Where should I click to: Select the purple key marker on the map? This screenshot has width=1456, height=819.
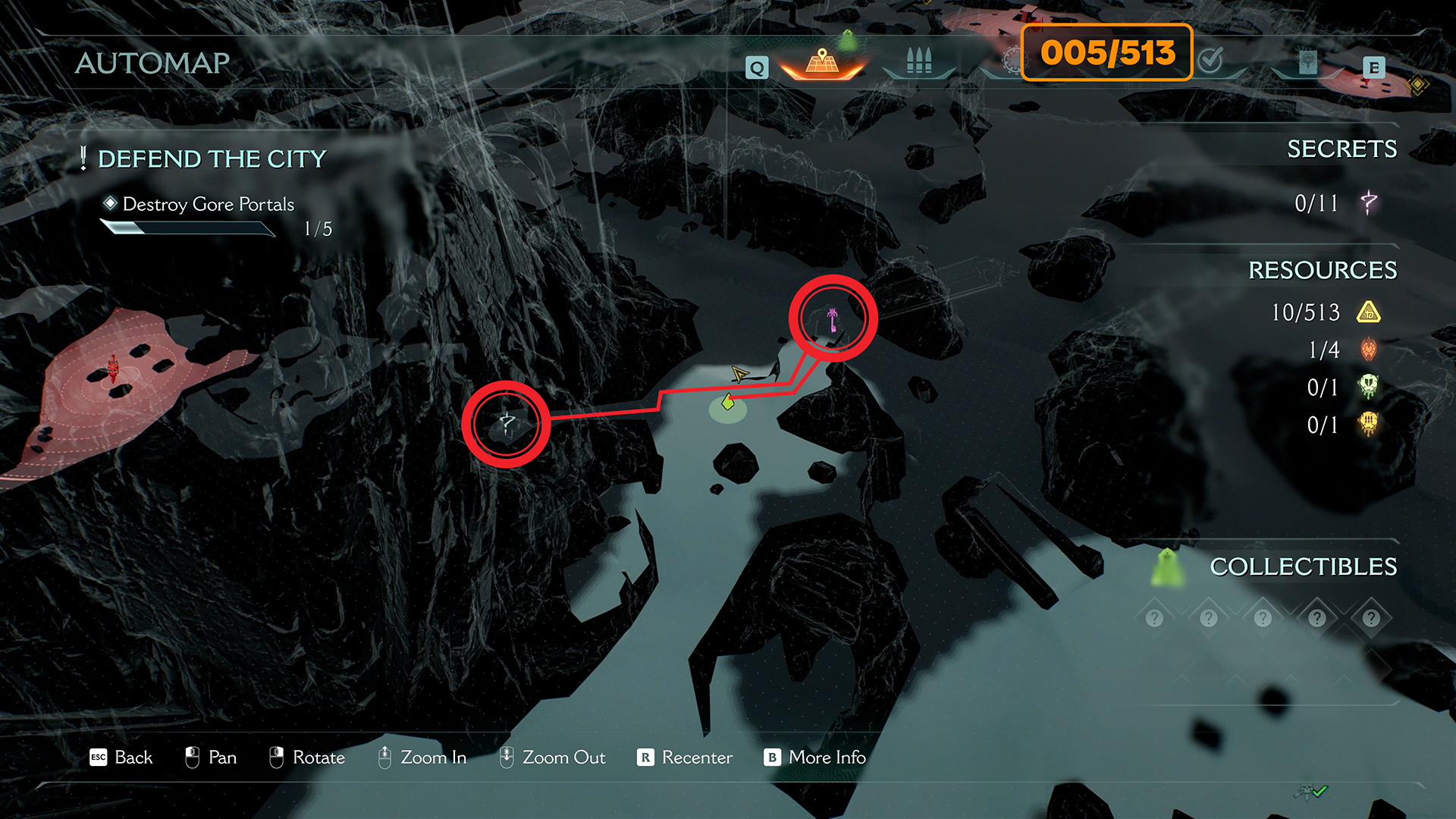click(833, 318)
